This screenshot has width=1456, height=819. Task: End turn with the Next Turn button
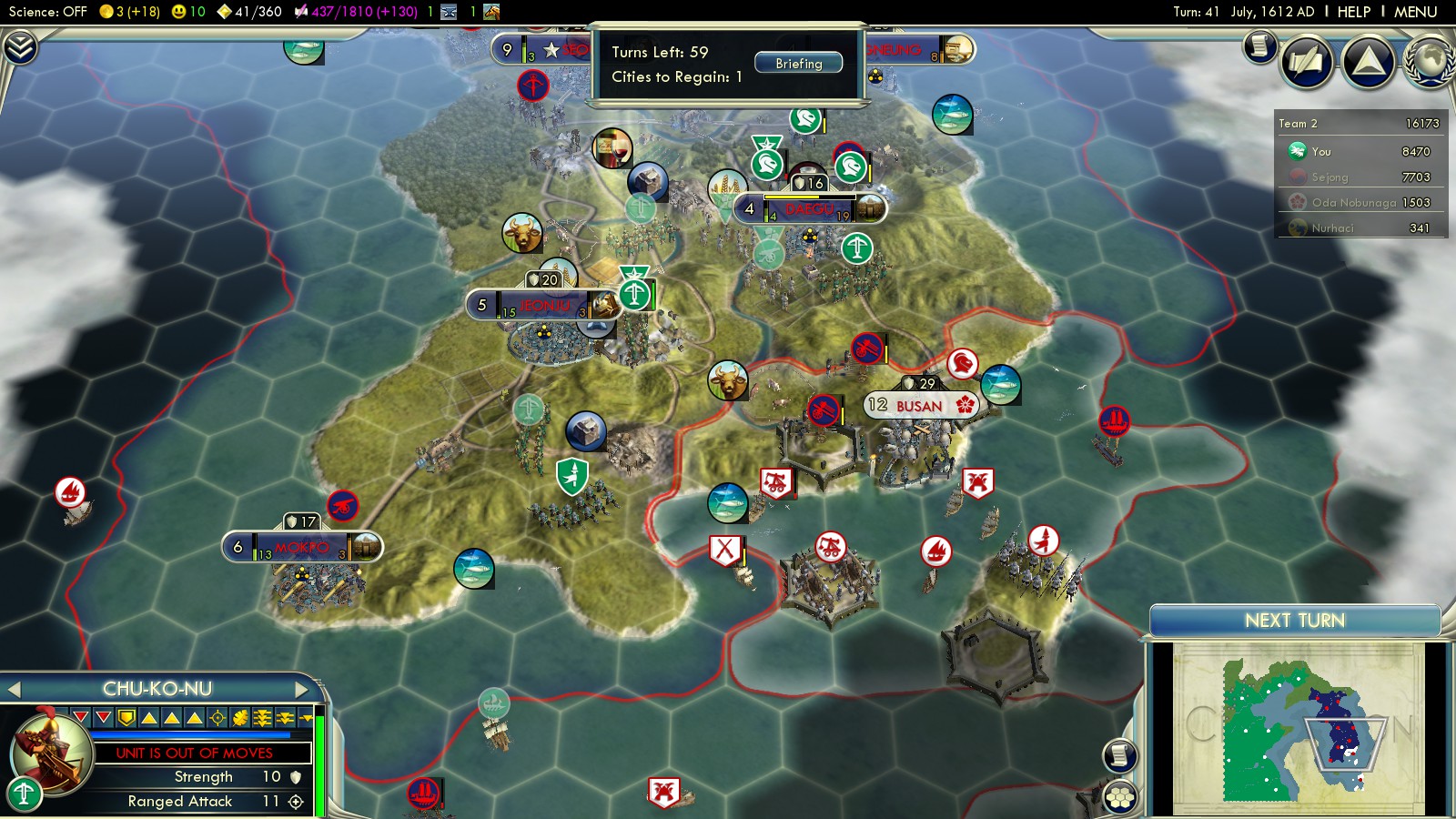point(1294,621)
